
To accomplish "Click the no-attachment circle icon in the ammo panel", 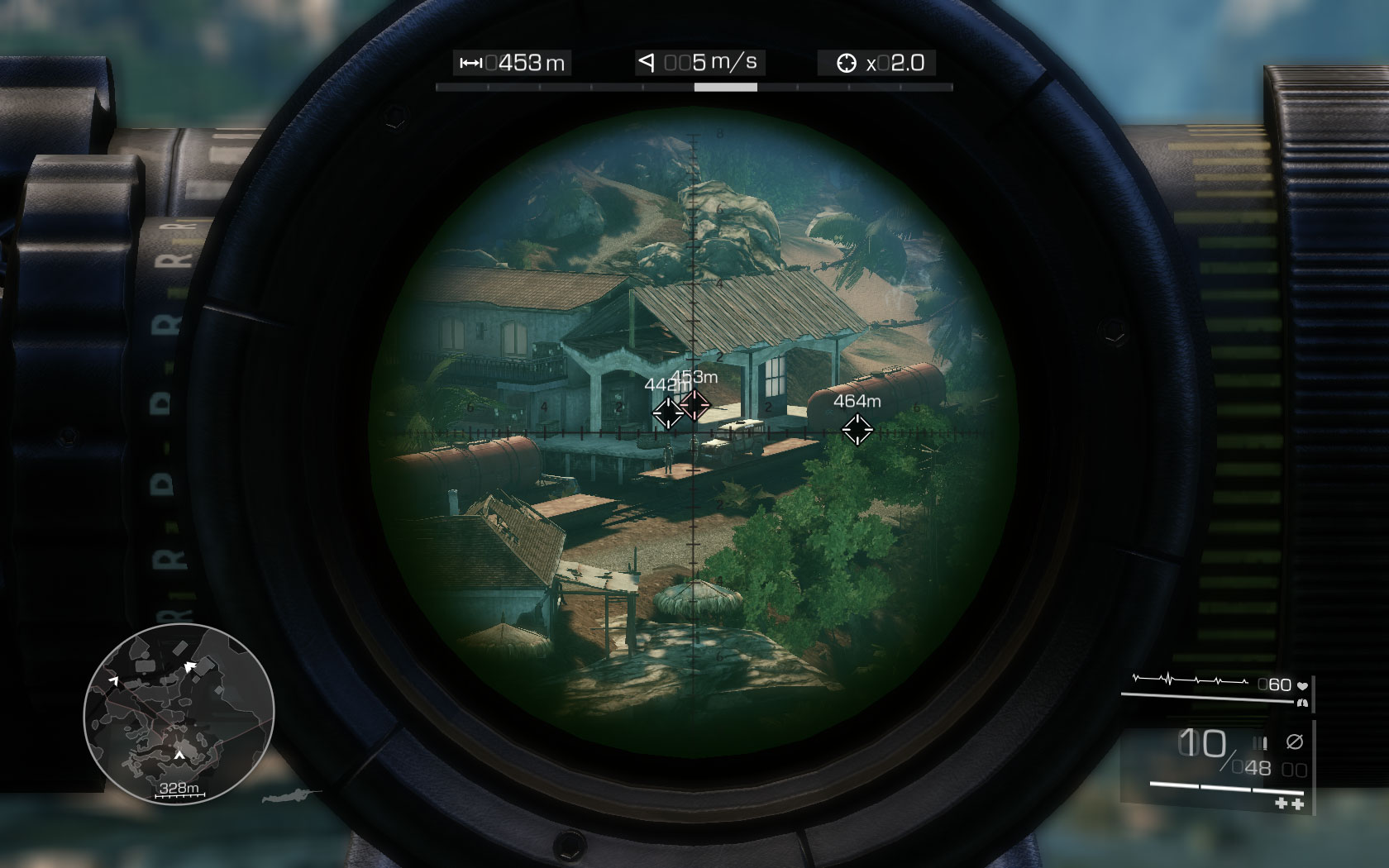I will (x=1295, y=742).
